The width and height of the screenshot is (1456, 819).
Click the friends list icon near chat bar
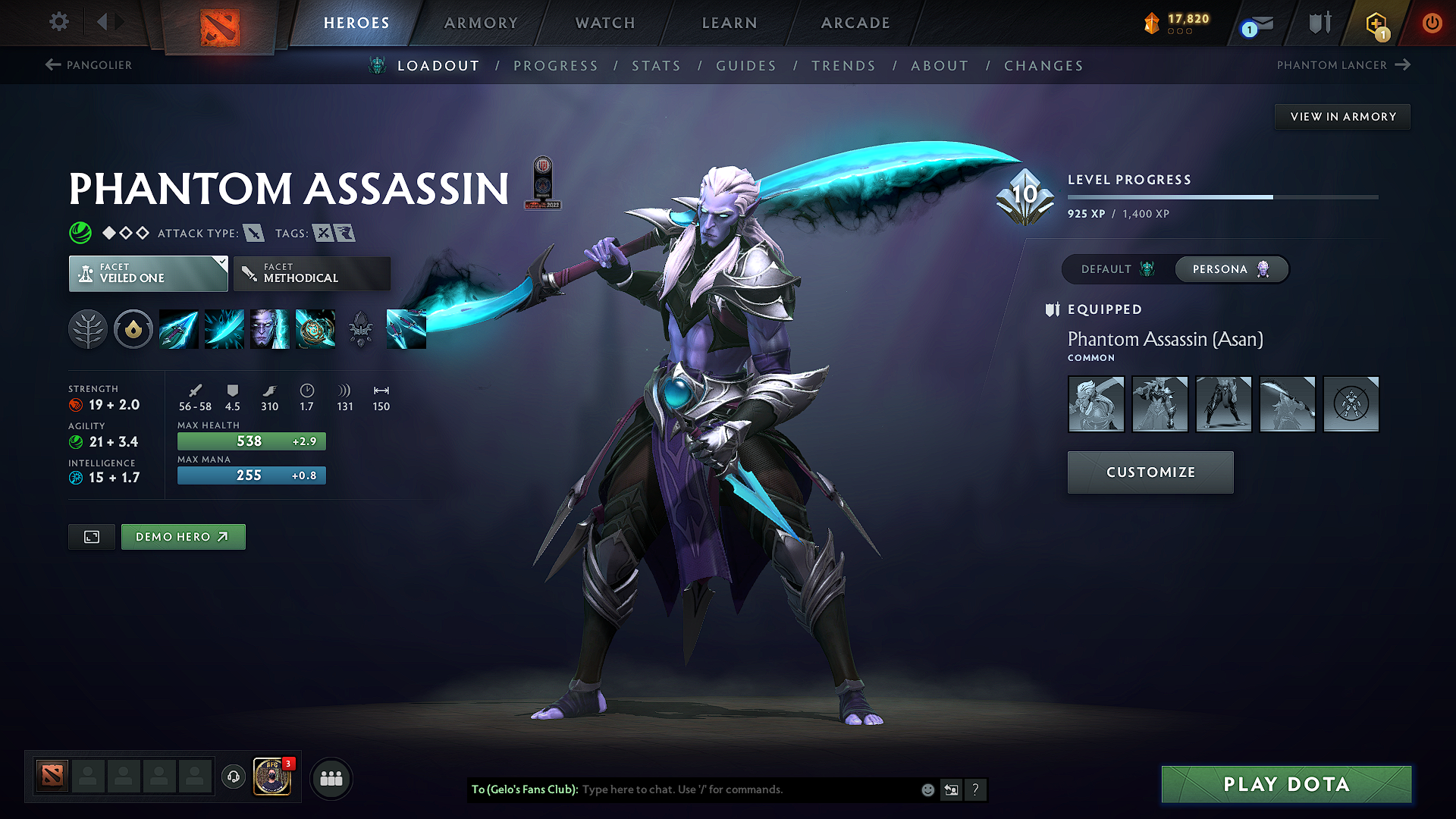331,778
